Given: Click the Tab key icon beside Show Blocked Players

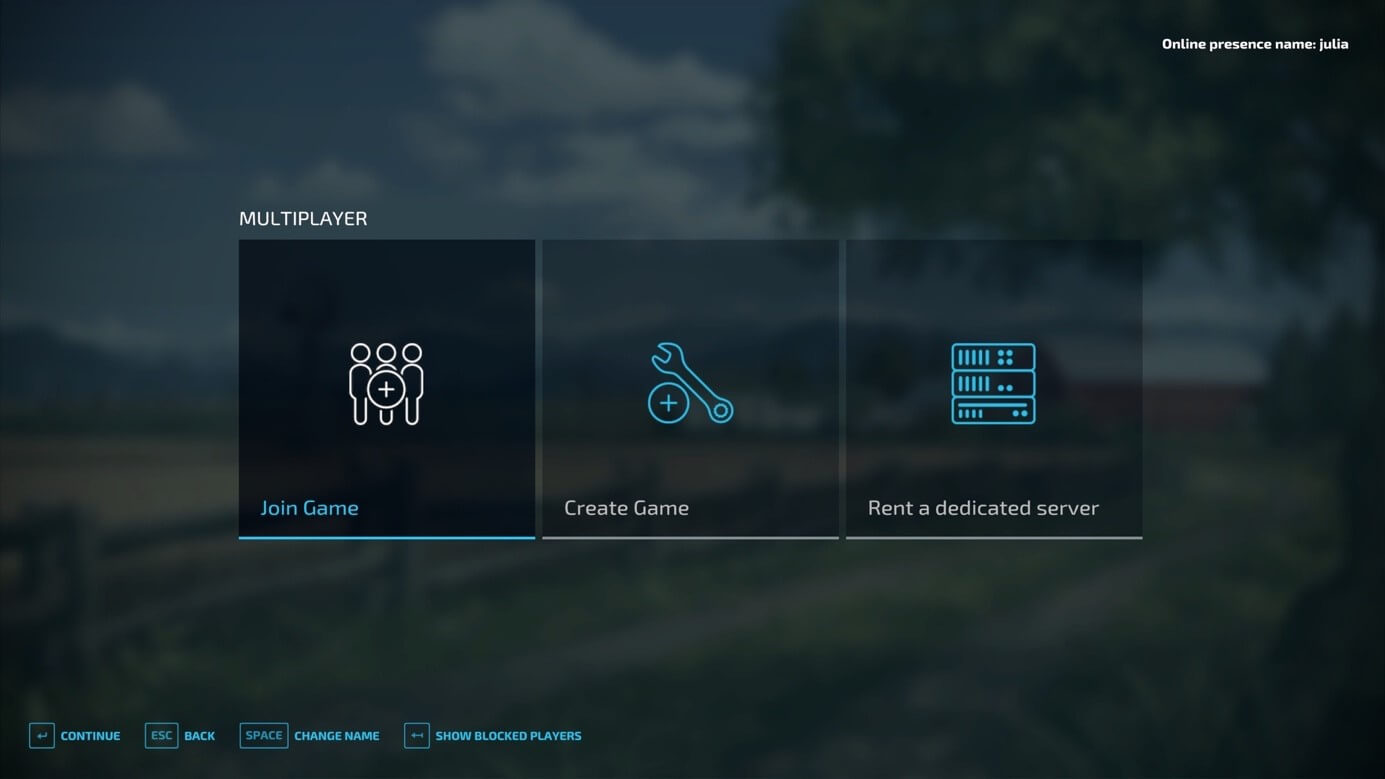Looking at the screenshot, I should pos(416,735).
